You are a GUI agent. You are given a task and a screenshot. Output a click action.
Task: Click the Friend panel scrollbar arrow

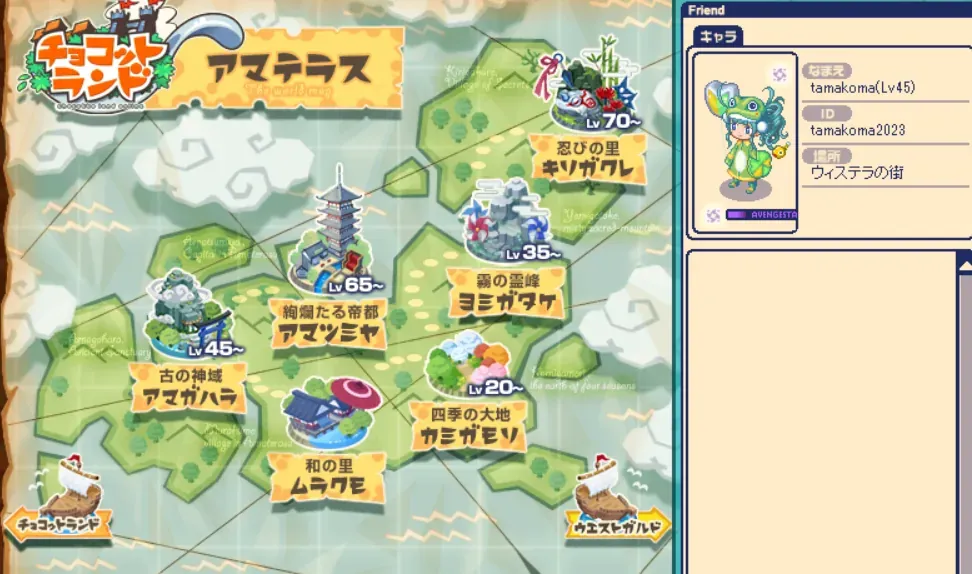click(x=965, y=263)
